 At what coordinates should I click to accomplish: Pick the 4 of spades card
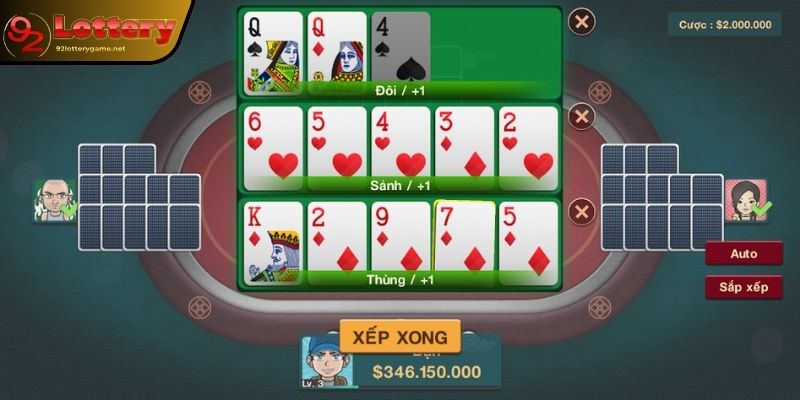(x=400, y=48)
